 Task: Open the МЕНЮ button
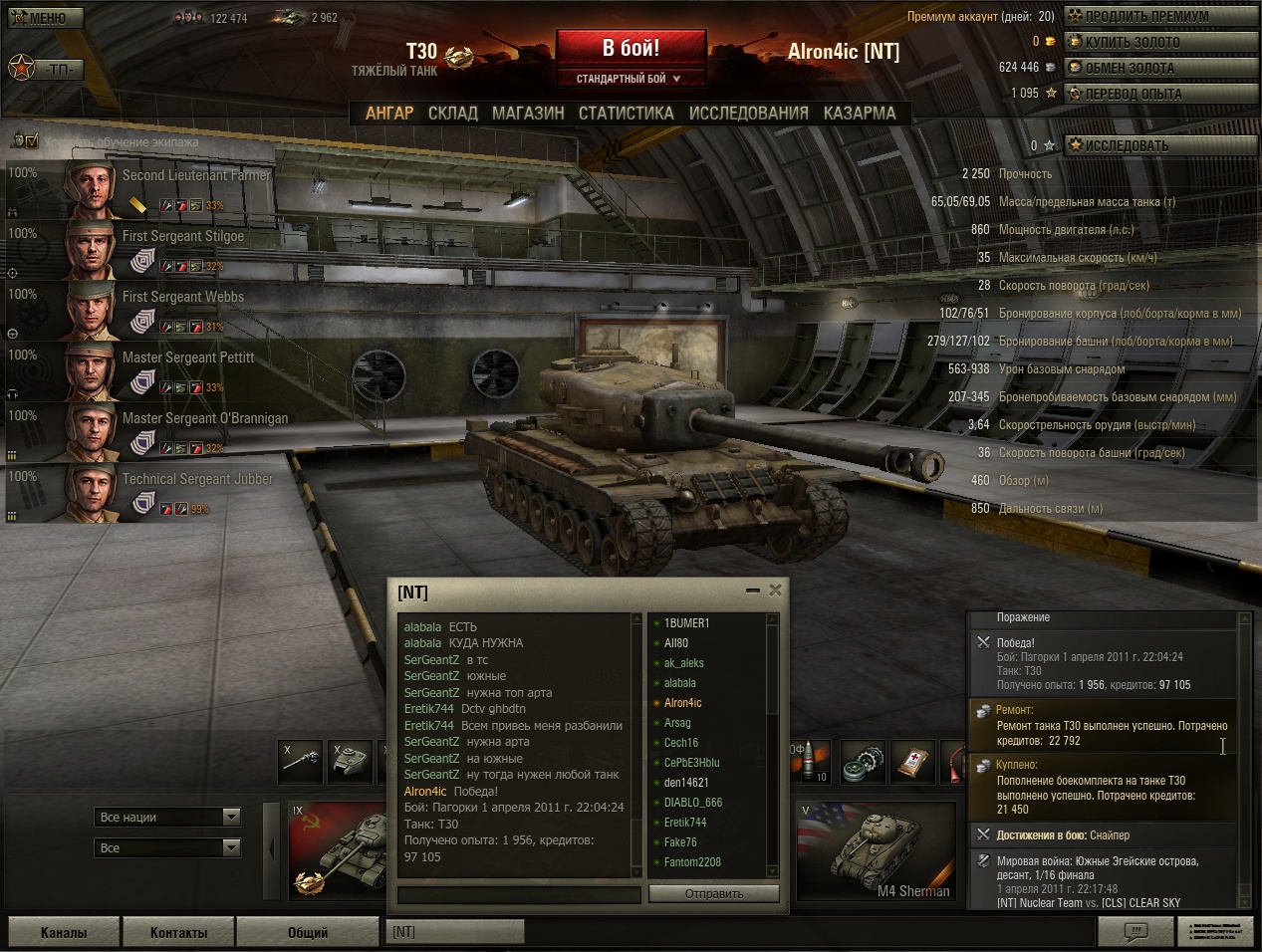point(44,18)
